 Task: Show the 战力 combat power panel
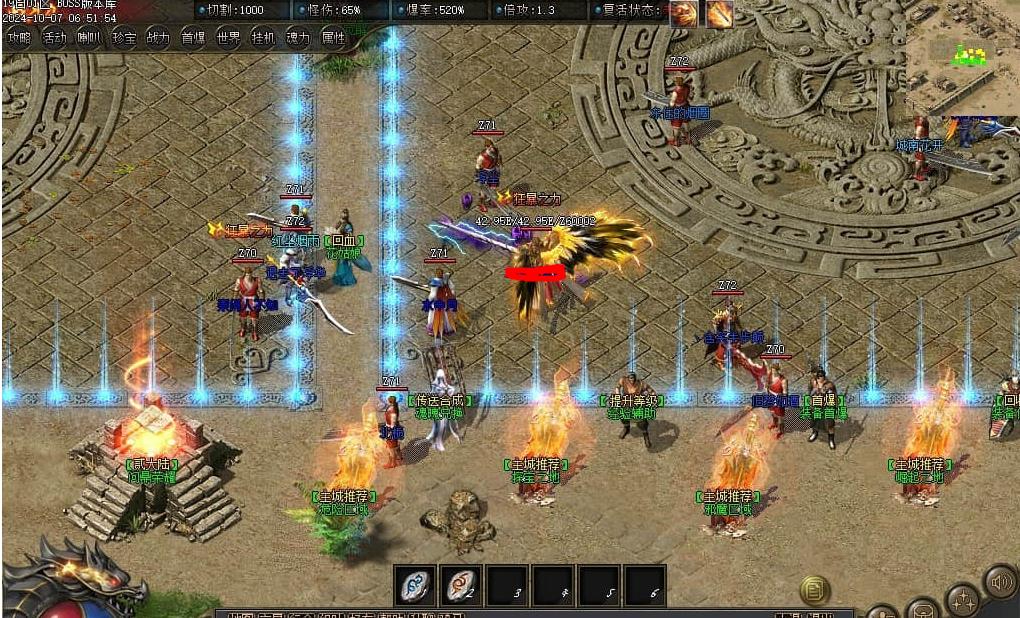pyautogui.click(x=158, y=38)
